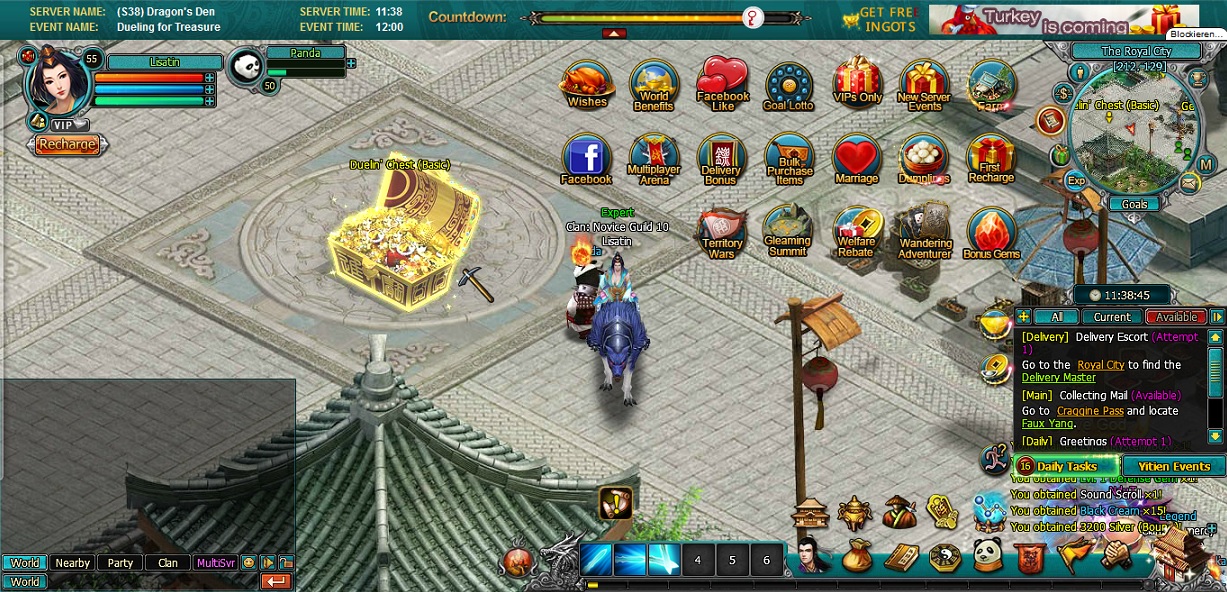Open the Marriage heart icon
The height and width of the screenshot is (592, 1227).
click(856, 160)
